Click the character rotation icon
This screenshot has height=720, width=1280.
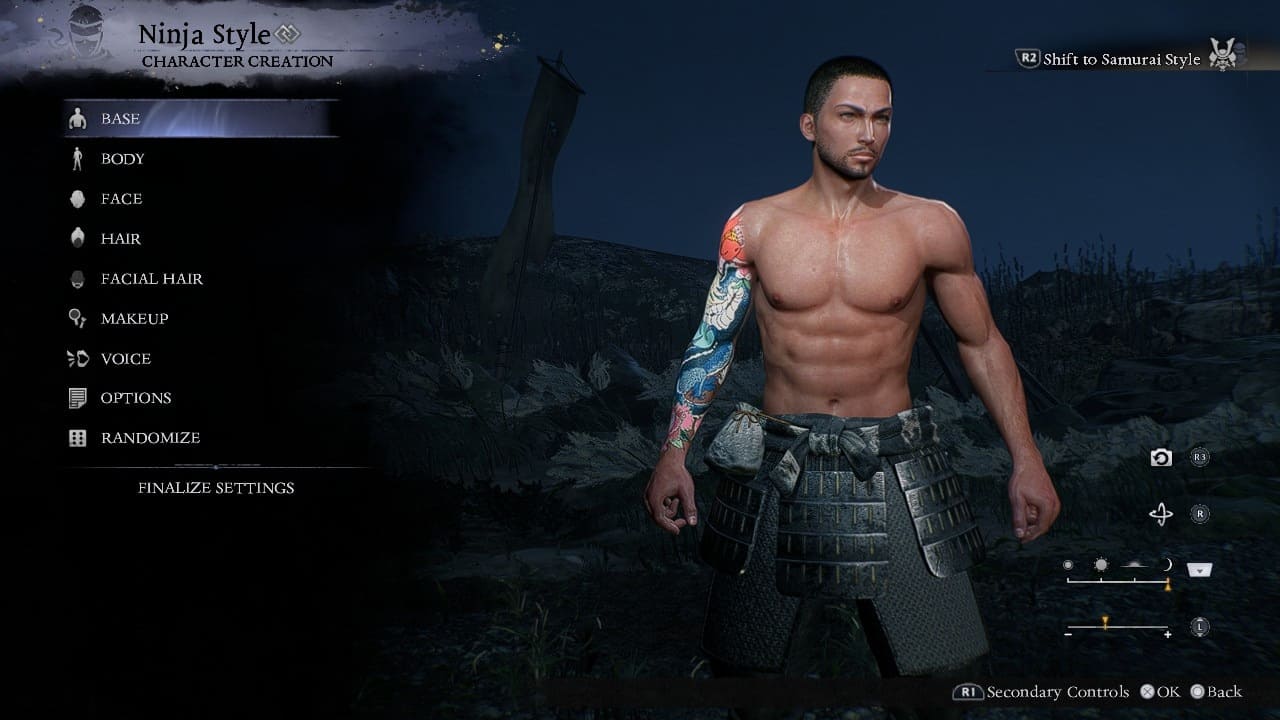click(1160, 514)
